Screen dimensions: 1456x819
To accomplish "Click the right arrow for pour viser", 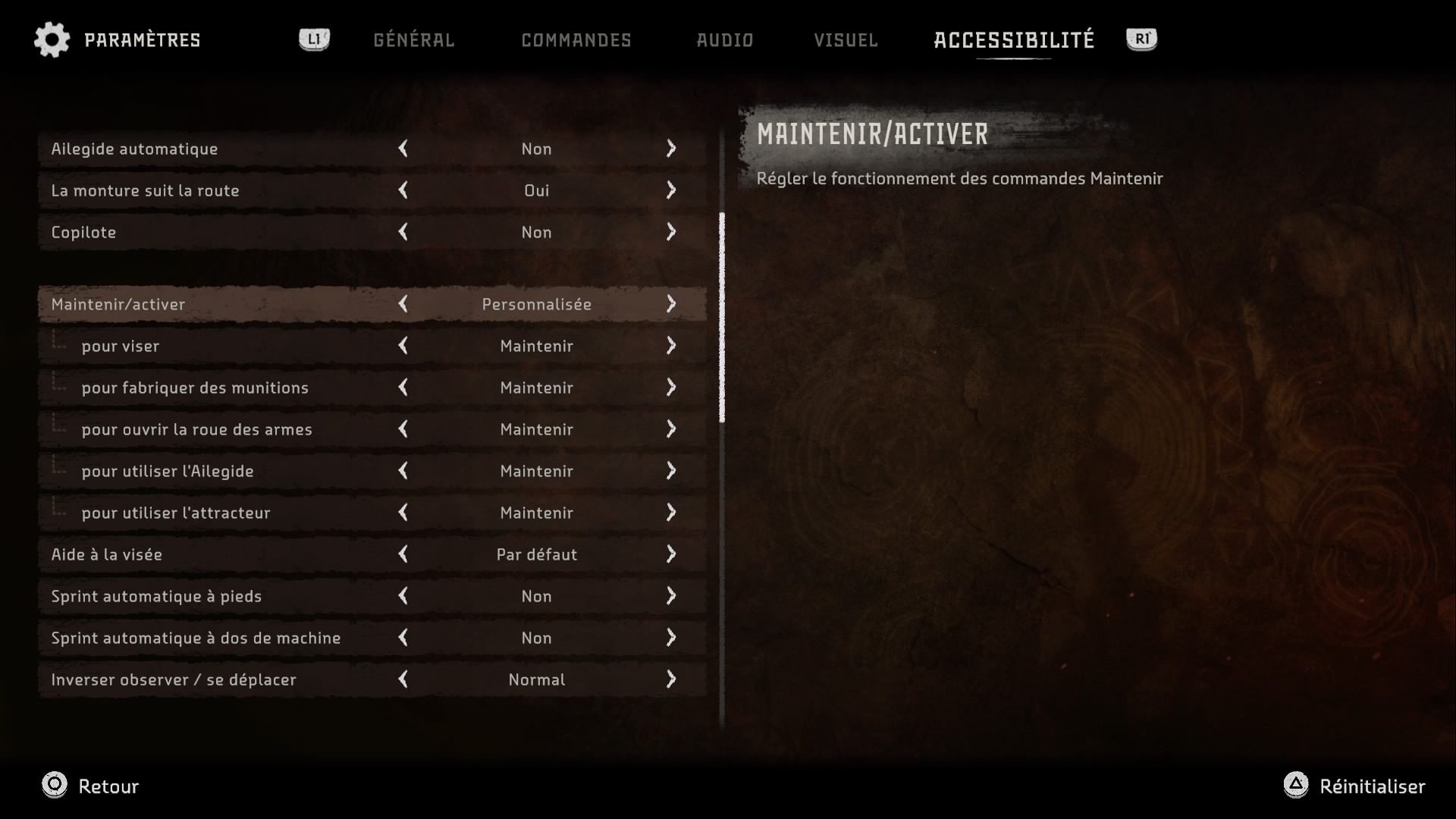I will pyautogui.click(x=671, y=346).
